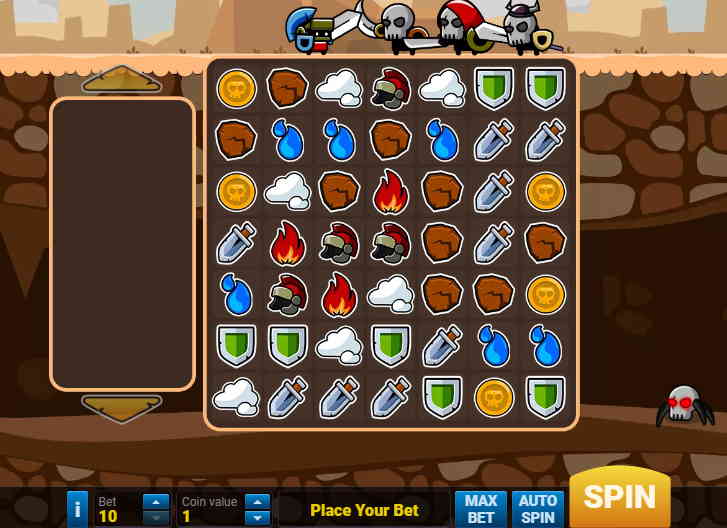This screenshot has width=727, height=528.
Task: Decrease the Bet with its down arrow
Action: click(156, 517)
